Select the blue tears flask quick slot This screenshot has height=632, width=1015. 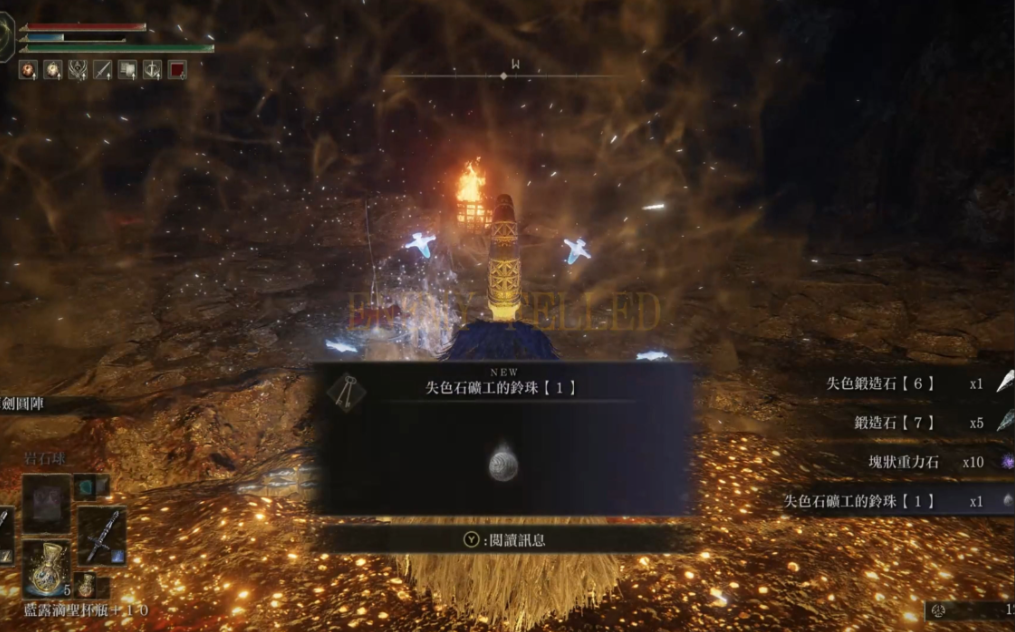[x=47, y=566]
